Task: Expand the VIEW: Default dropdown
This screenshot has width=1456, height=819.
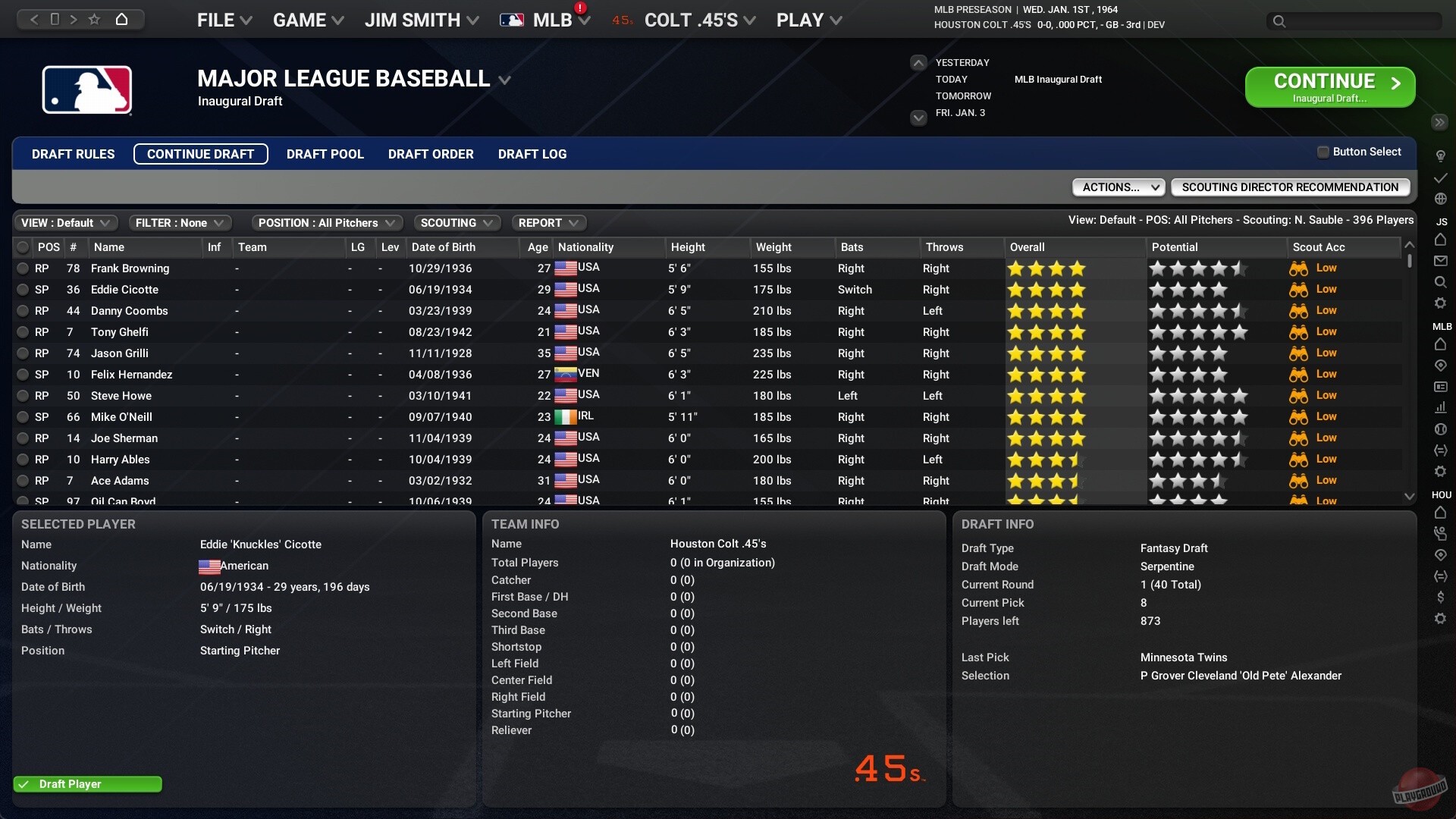Action: 65,222
